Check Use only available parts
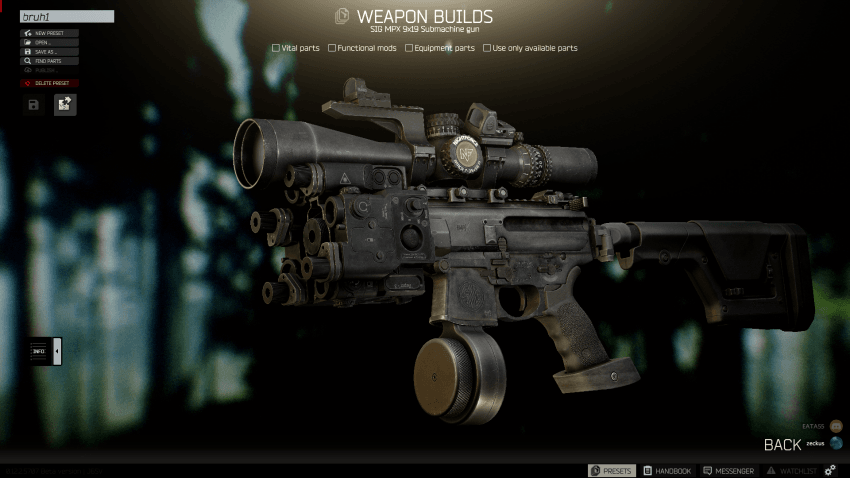The image size is (850, 478). click(486, 48)
